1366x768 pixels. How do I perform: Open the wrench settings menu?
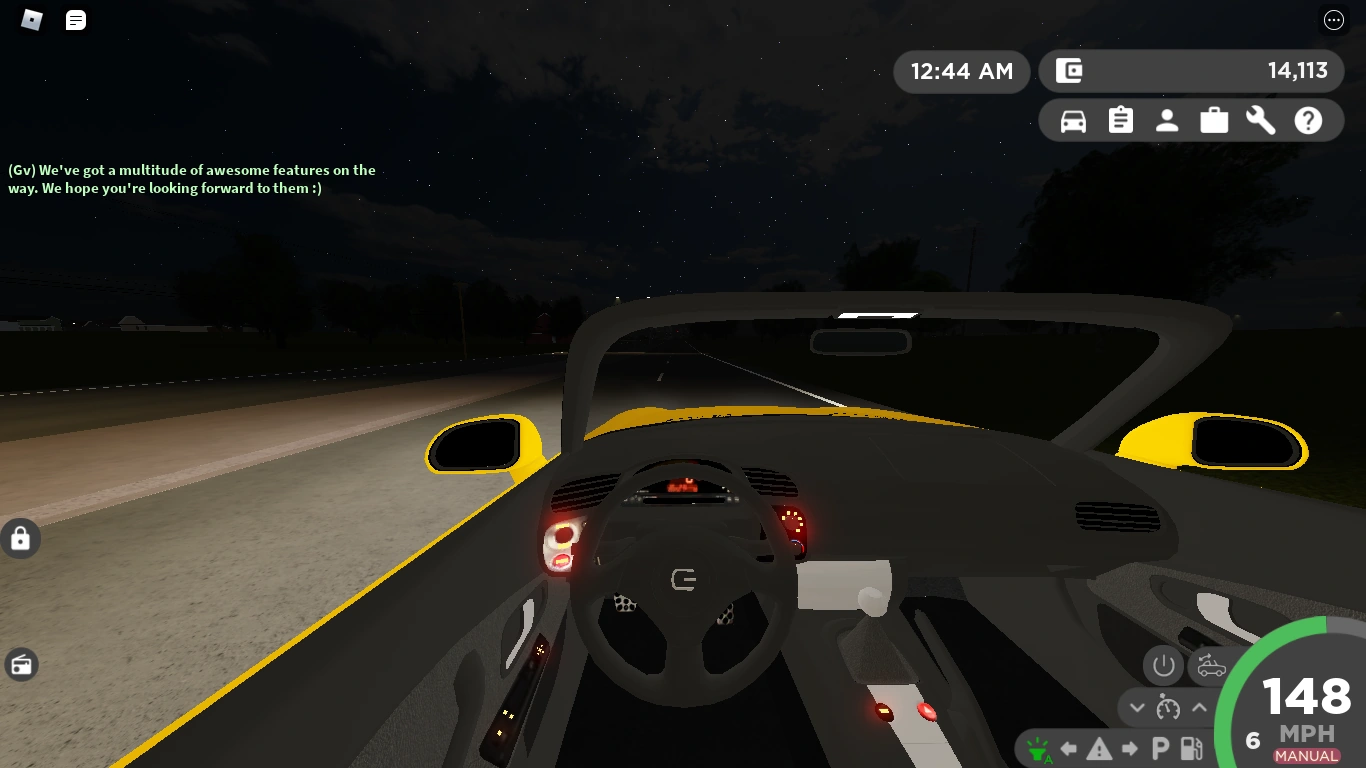(1260, 119)
